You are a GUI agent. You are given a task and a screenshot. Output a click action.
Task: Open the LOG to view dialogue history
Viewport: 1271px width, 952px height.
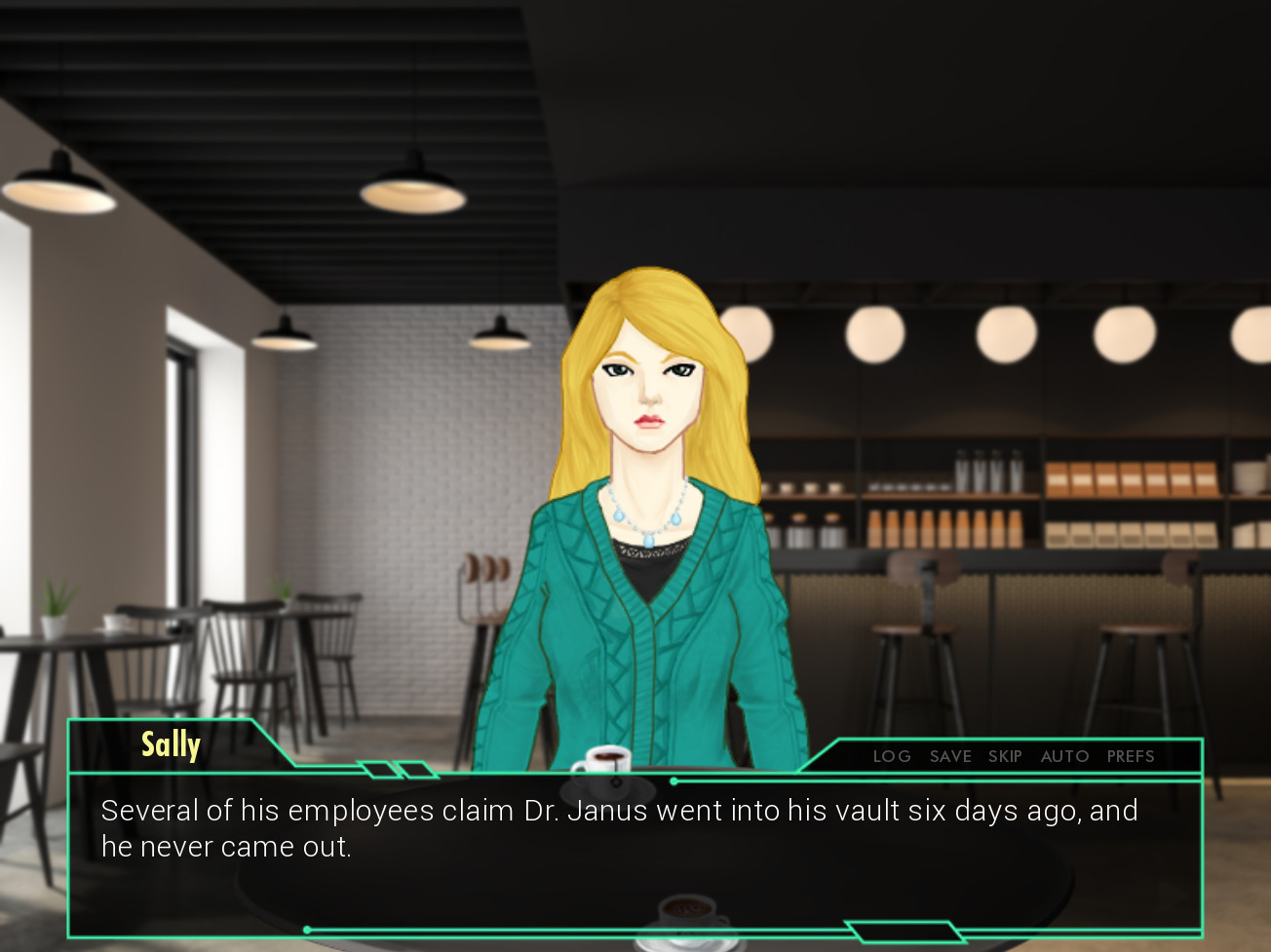pyautogui.click(x=892, y=756)
